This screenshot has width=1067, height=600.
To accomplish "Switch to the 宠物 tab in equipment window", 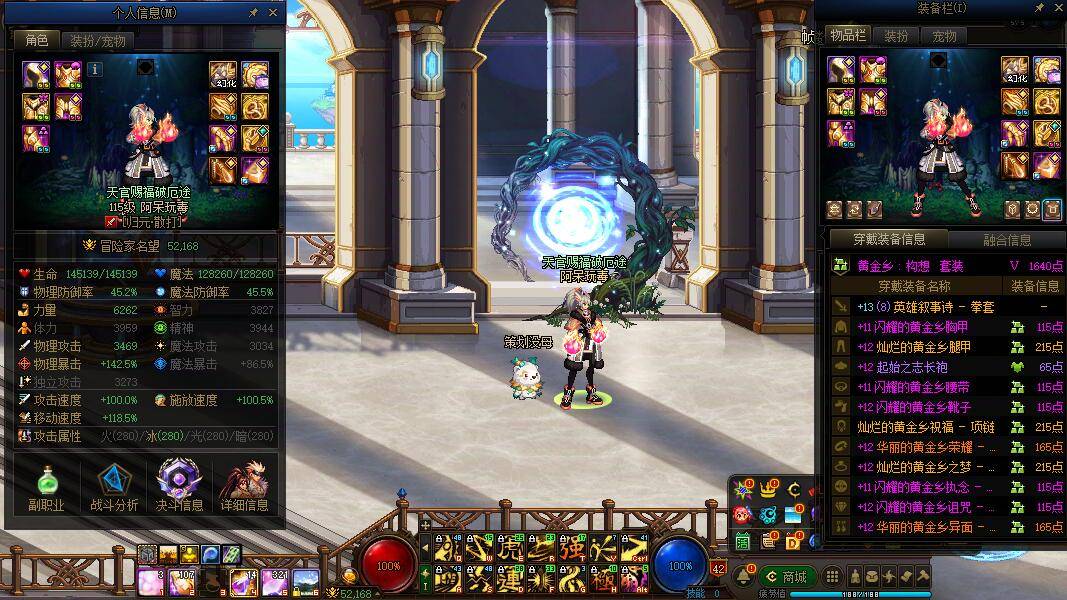I will point(945,36).
